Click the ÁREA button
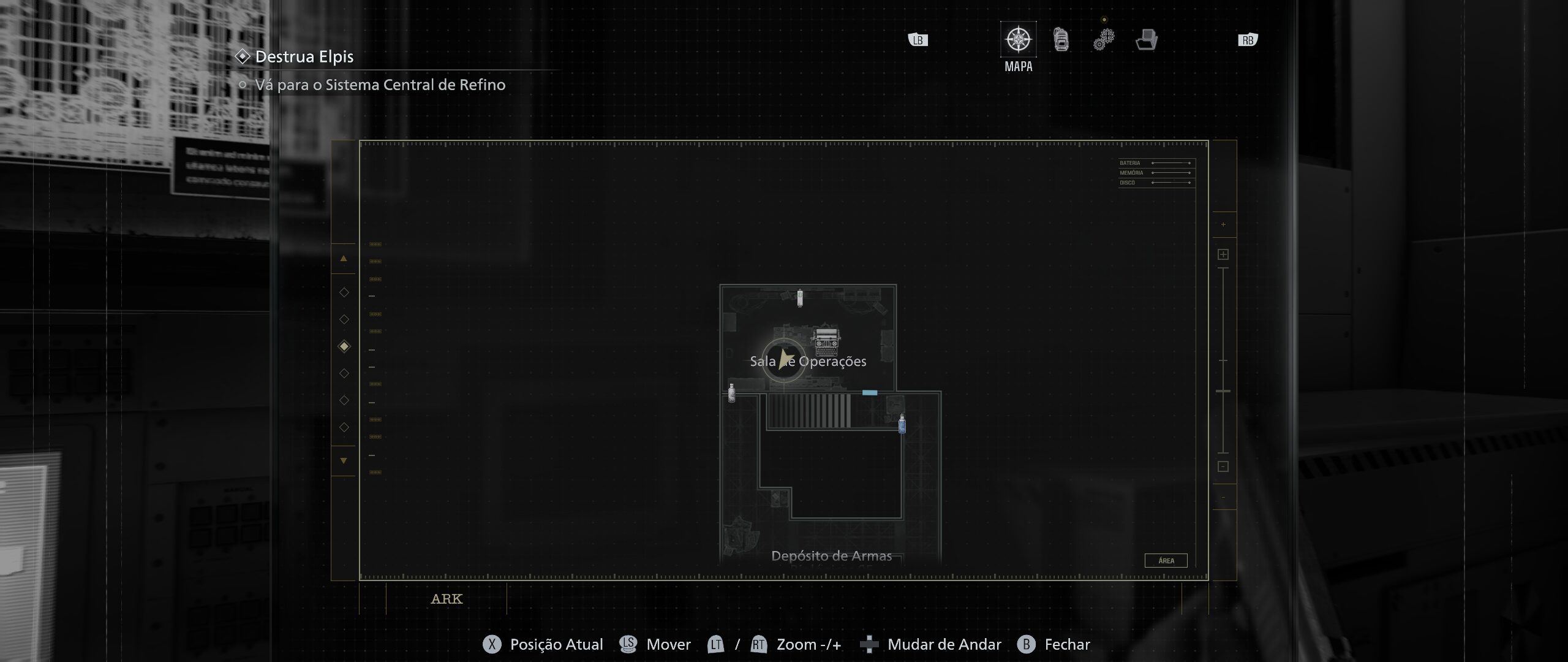Viewport: 1568px width, 662px height. [1166, 560]
